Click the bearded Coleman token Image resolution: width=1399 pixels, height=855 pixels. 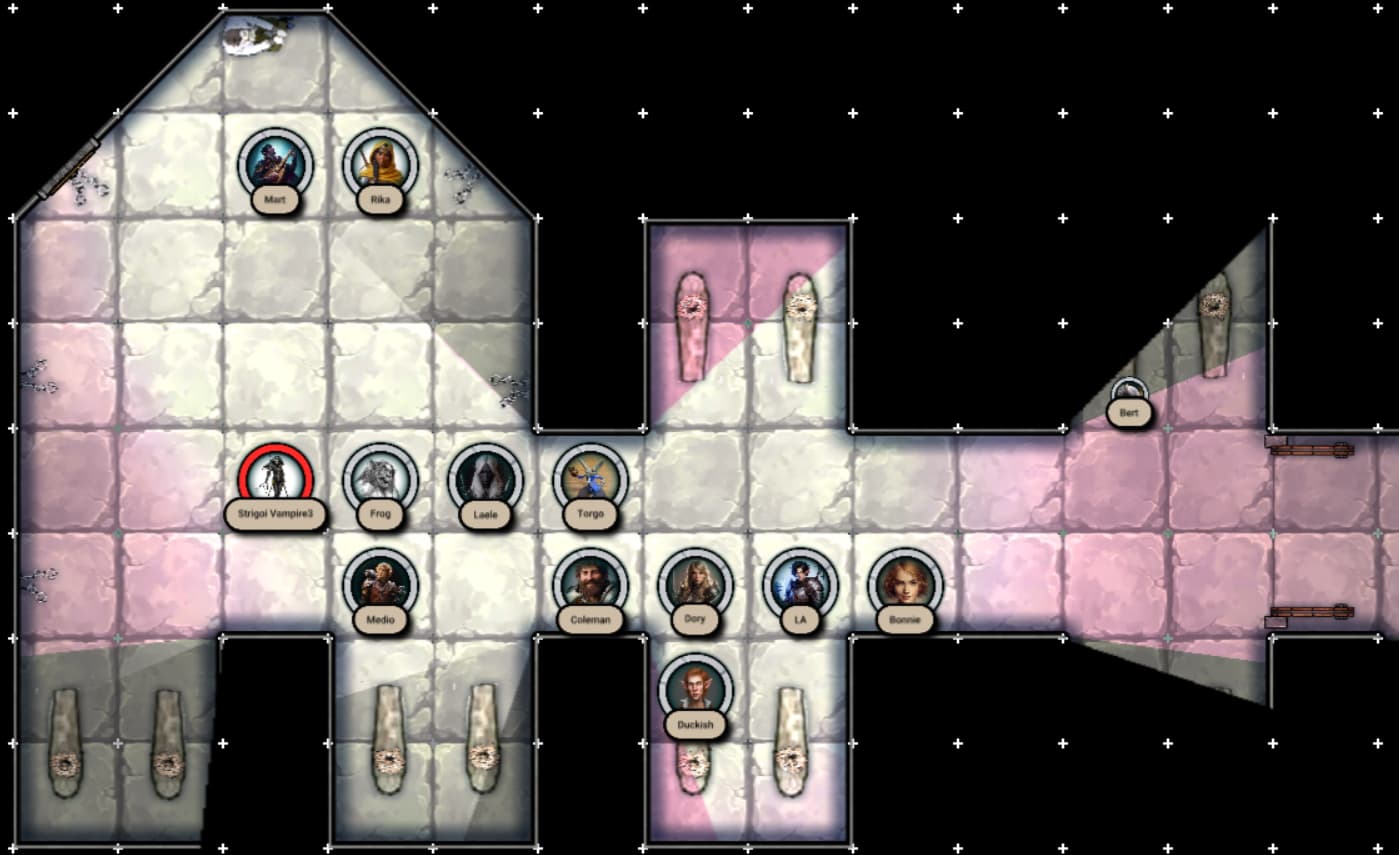point(590,584)
